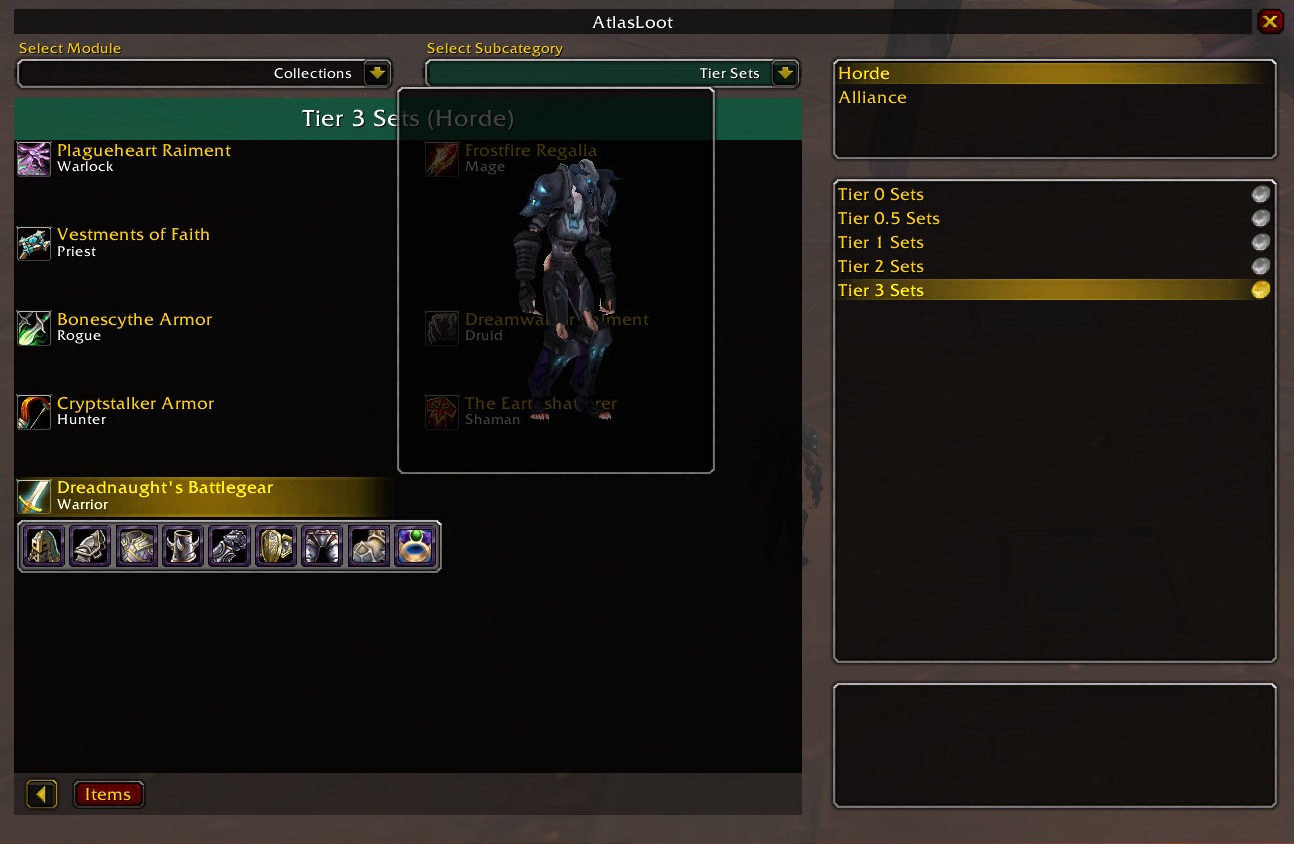Click the red Items button
This screenshot has height=844, width=1294.
click(108, 794)
